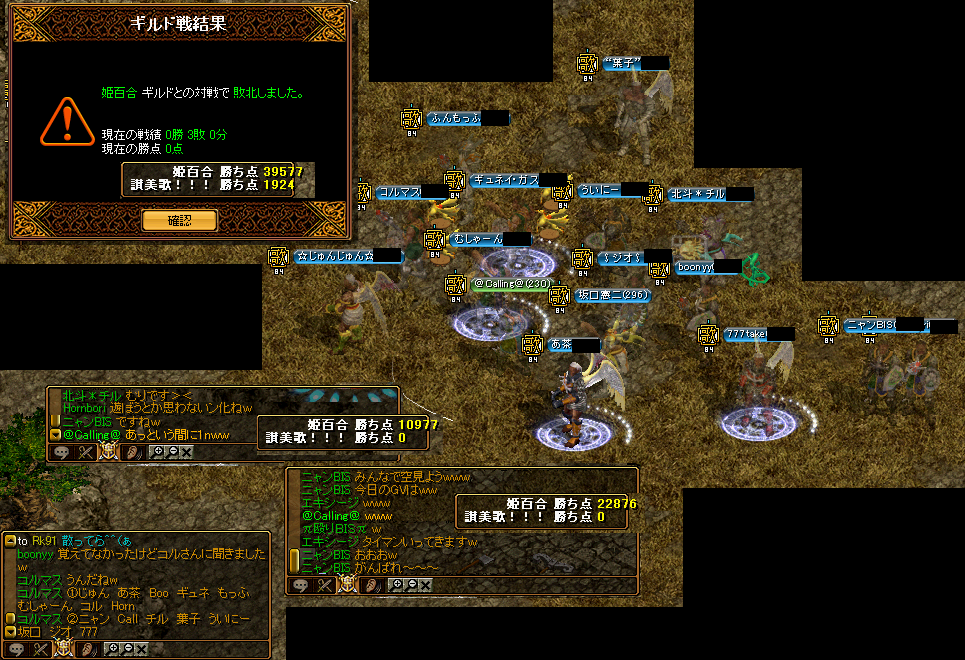Screen dimensions: 965x660
Task: Select crossed swords icon in がんばれ chat log
Action: 324,585
